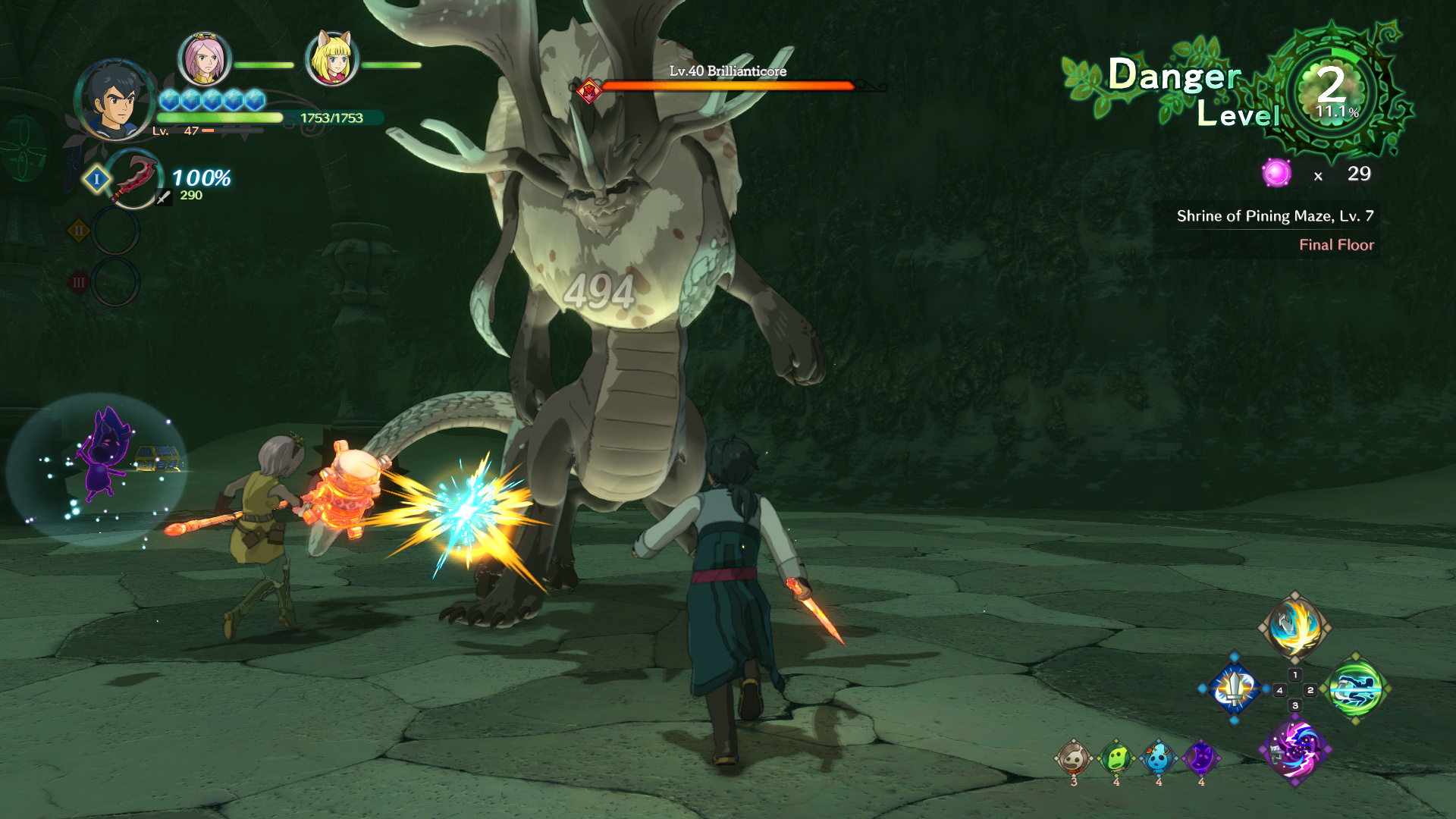Image resolution: width=1456 pixels, height=819 pixels.
Task: Select the dark purple higgledy icon
Action: pos(1200,758)
